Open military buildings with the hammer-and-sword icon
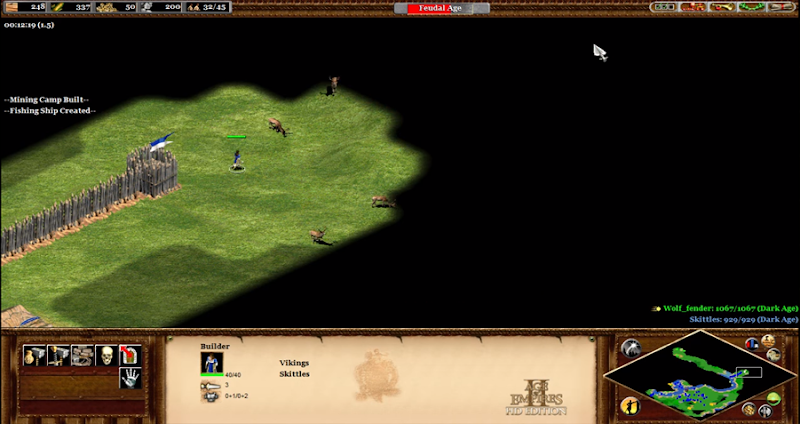 coord(59,355)
